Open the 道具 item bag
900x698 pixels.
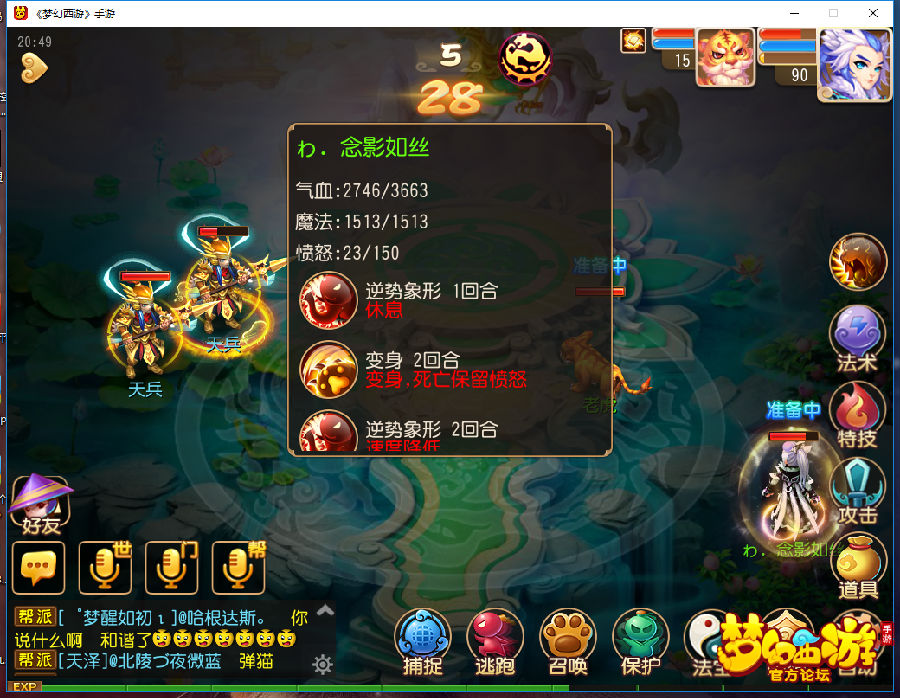(x=857, y=565)
